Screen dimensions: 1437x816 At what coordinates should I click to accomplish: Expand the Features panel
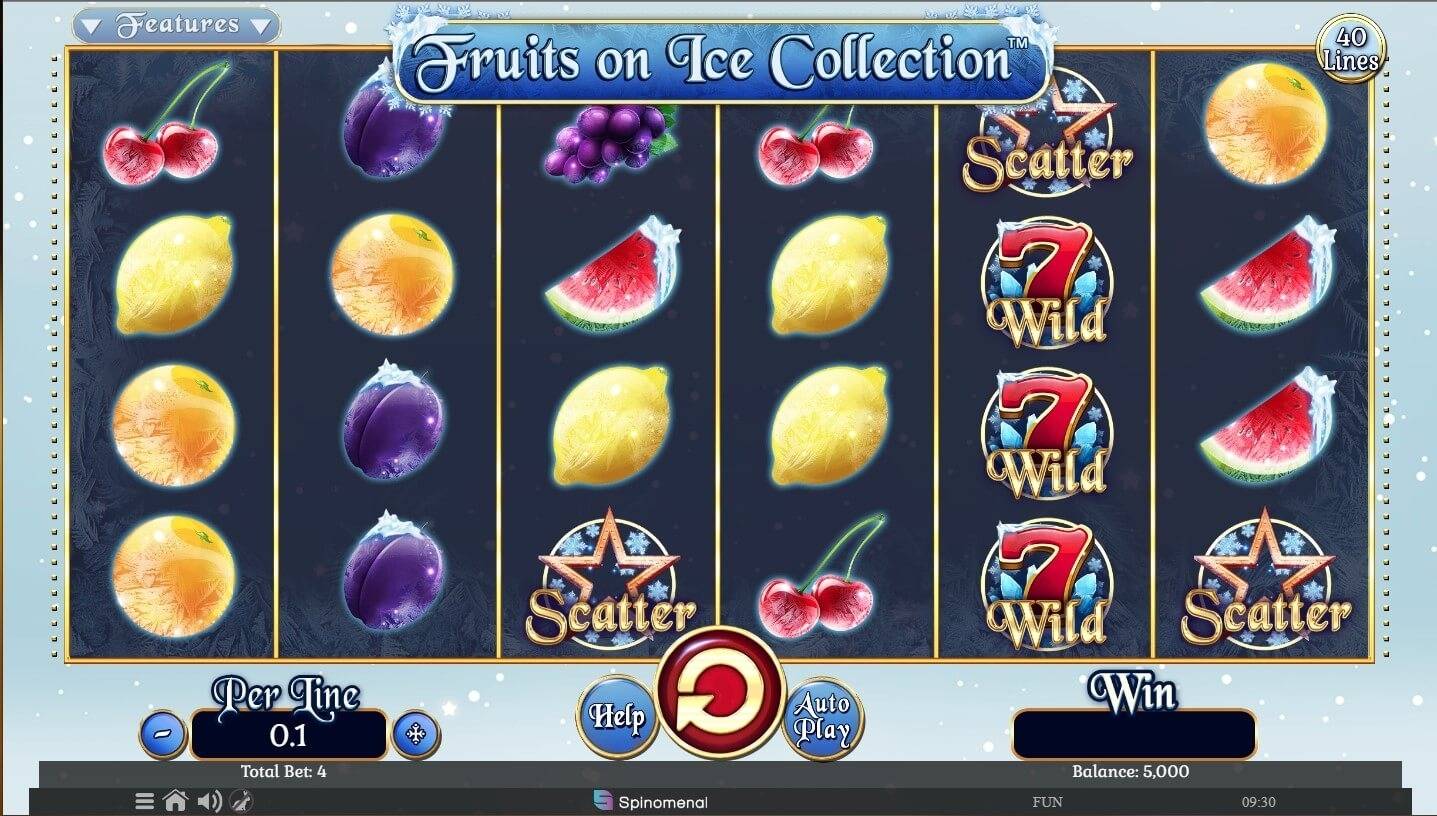[174, 25]
